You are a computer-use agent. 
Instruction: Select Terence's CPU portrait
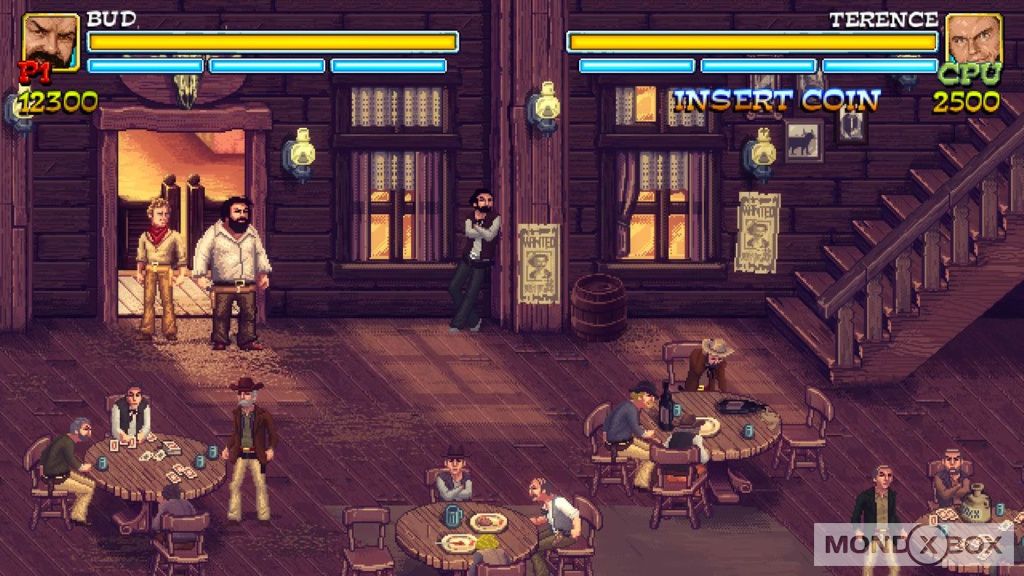973,41
